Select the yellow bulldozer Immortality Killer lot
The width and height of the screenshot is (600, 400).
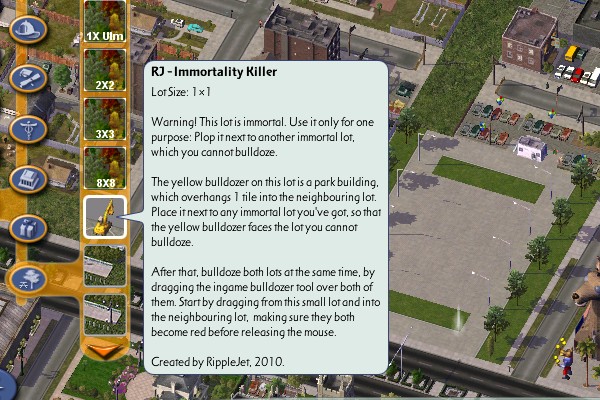(x=104, y=216)
